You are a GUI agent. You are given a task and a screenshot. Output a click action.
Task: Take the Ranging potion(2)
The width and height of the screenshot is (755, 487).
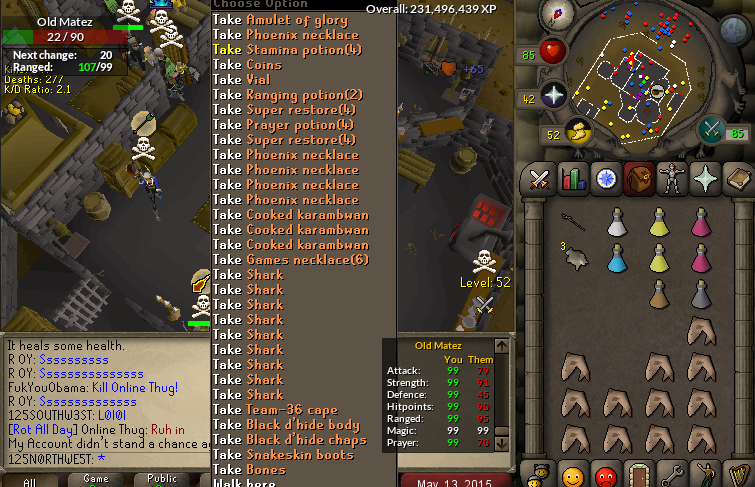tap(288, 95)
